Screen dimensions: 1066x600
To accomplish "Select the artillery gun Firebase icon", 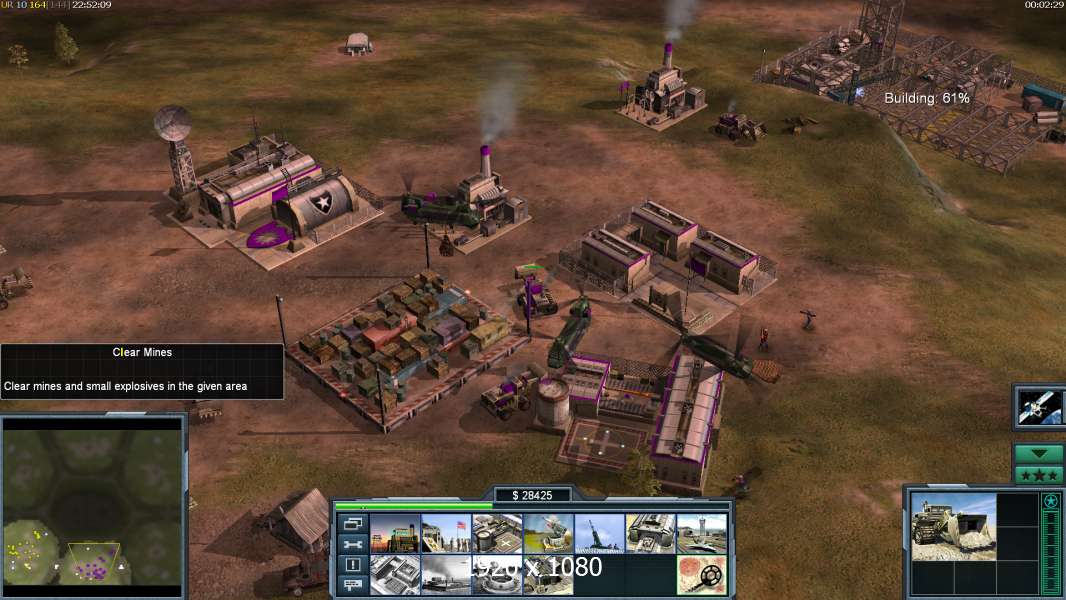I will coord(599,534).
